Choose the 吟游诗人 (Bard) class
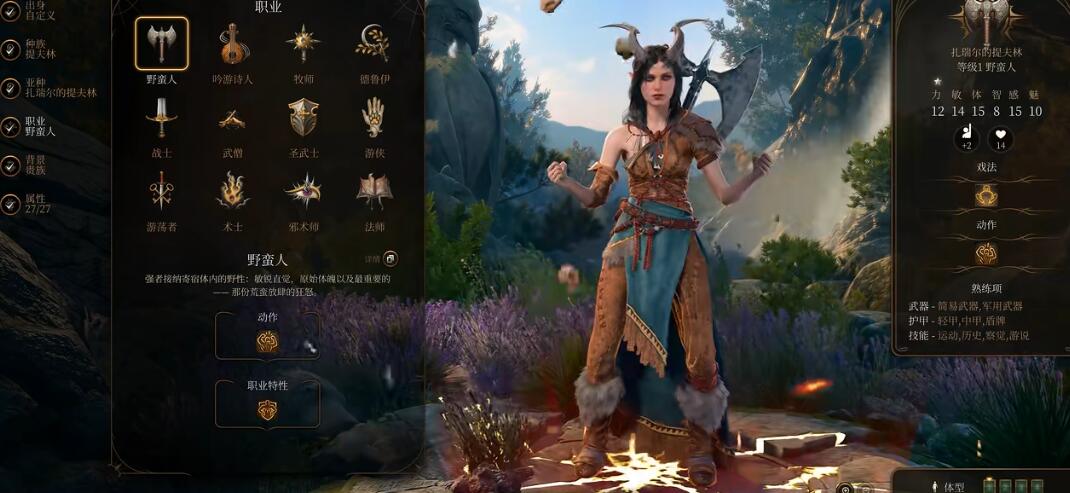Image resolution: width=1070 pixels, height=493 pixels. (232, 43)
